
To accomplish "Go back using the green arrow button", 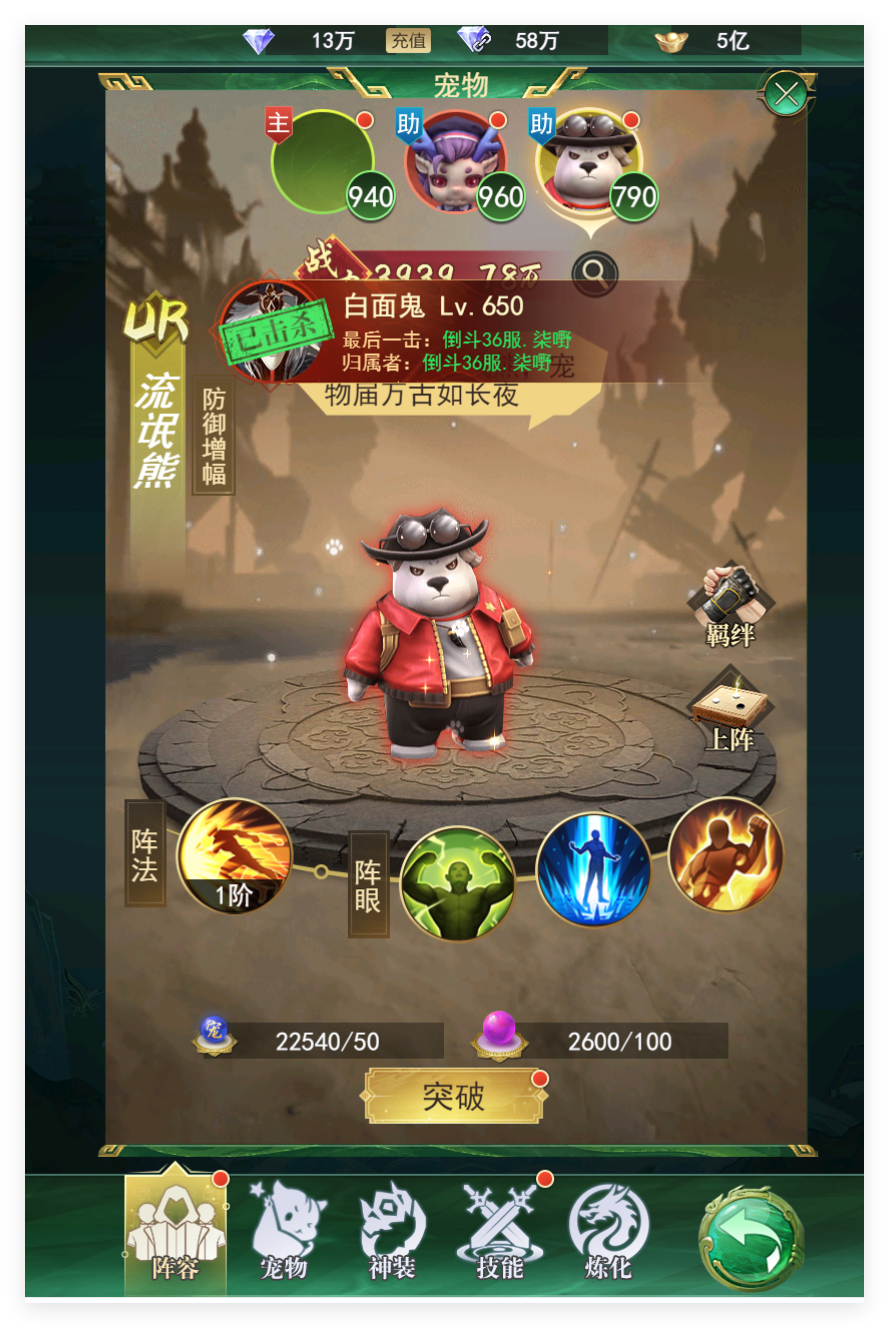I will (751, 1237).
